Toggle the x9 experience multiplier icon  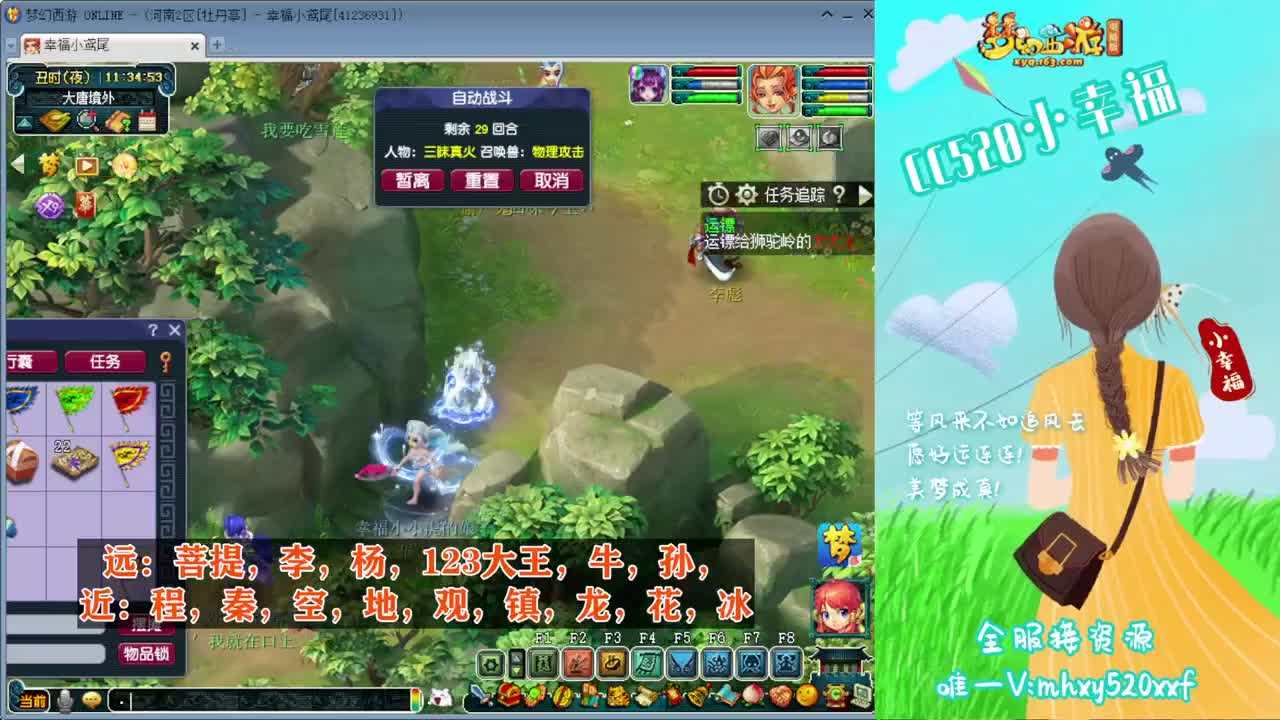51,204
